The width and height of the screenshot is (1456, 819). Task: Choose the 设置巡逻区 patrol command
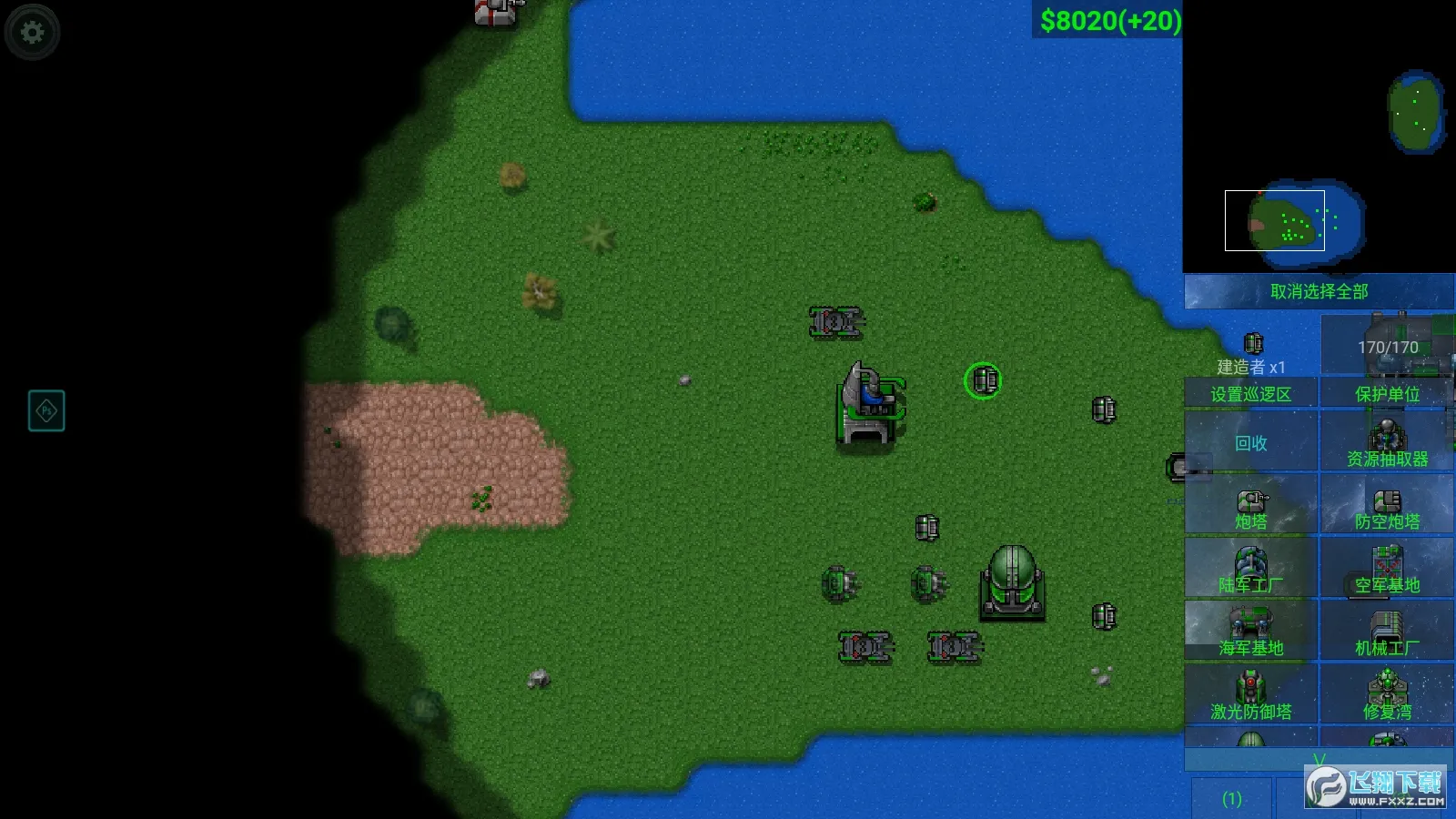coord(1250,394)
